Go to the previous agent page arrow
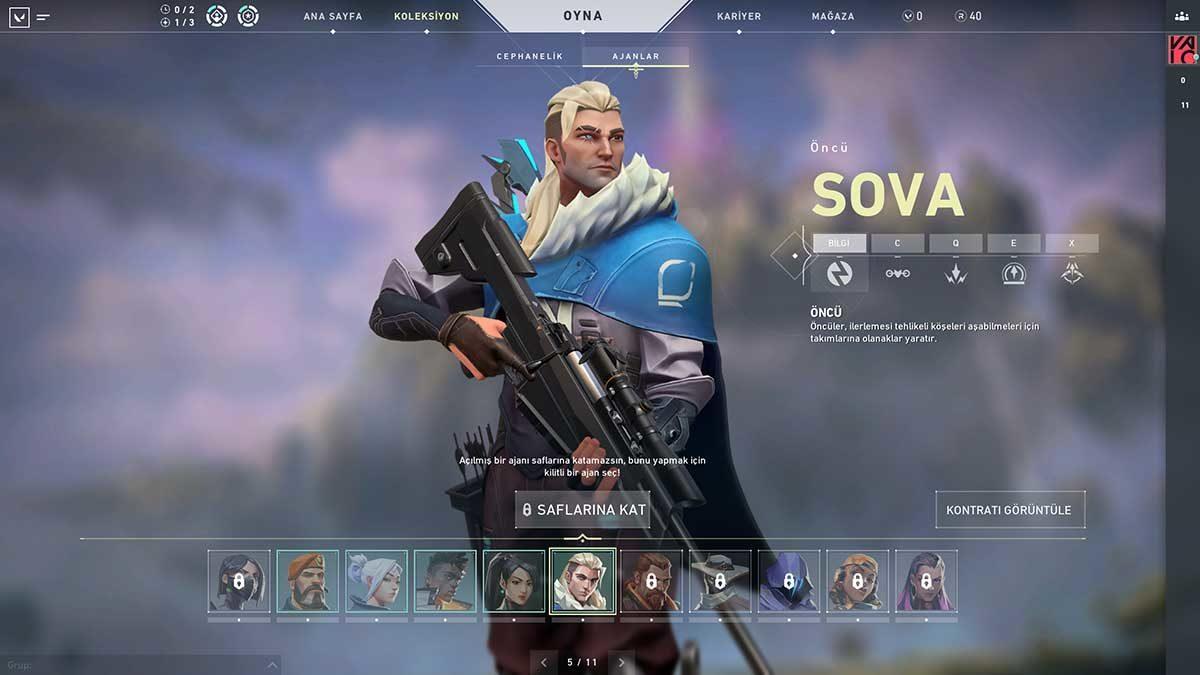1200x675 pixels. tap(544, 662)
